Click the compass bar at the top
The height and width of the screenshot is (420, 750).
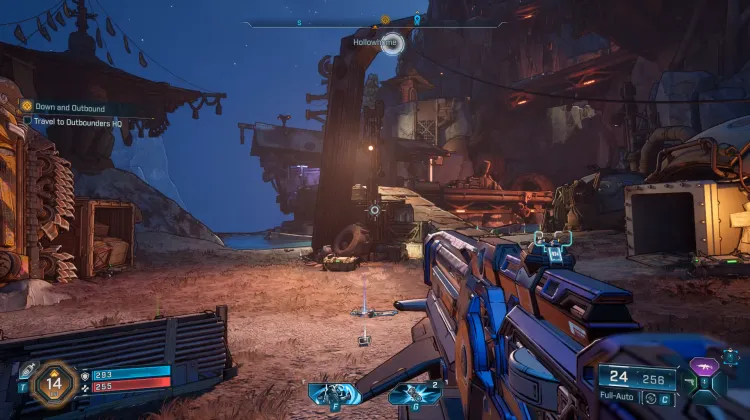[x=375, y=23]
